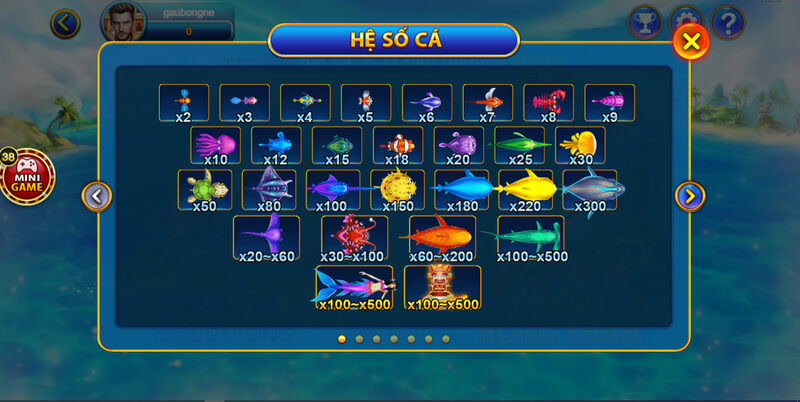
Task: Open the question mark help icon
Action: 728,21
